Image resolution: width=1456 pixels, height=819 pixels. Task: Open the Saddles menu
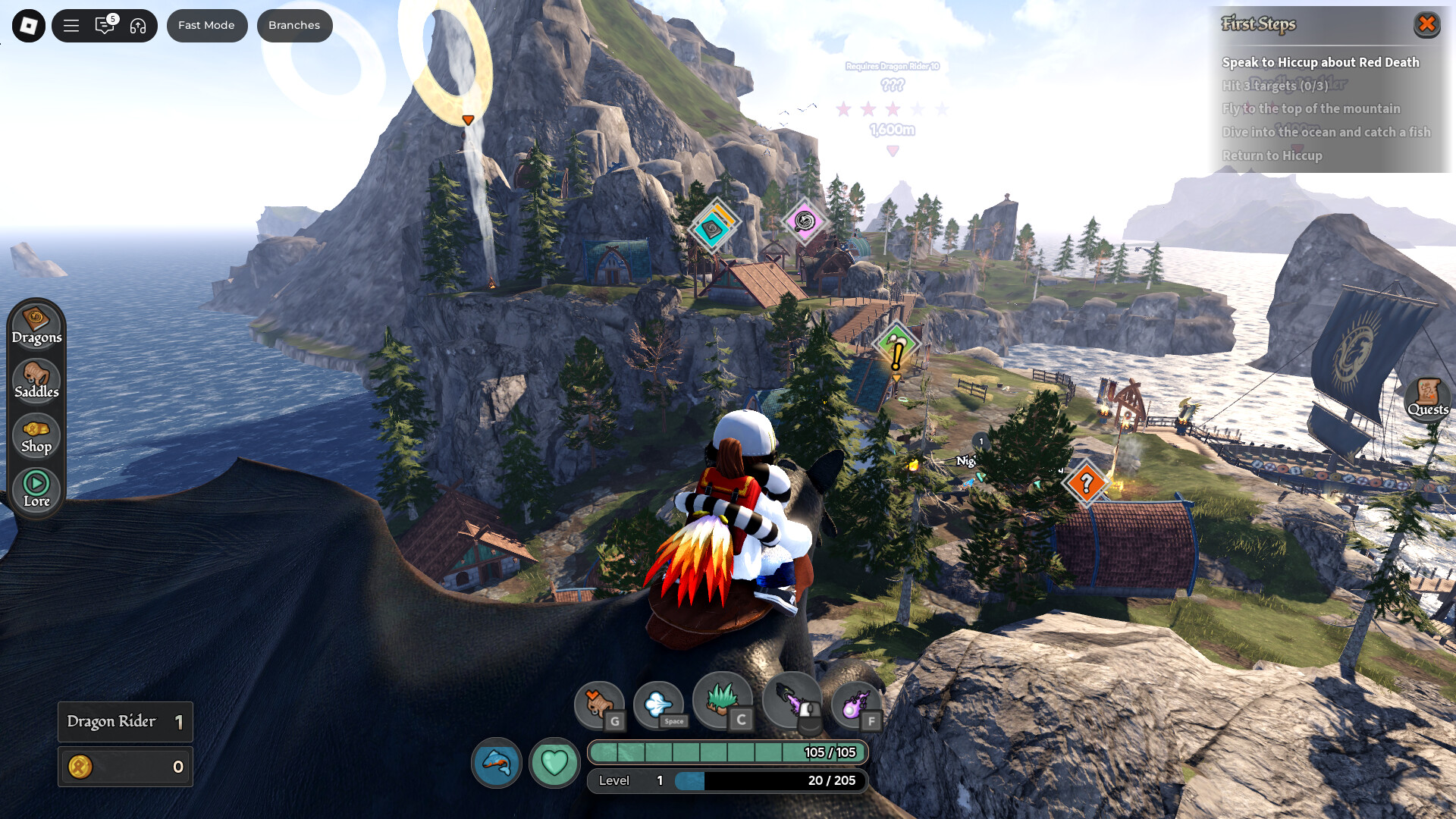point(36,381)
